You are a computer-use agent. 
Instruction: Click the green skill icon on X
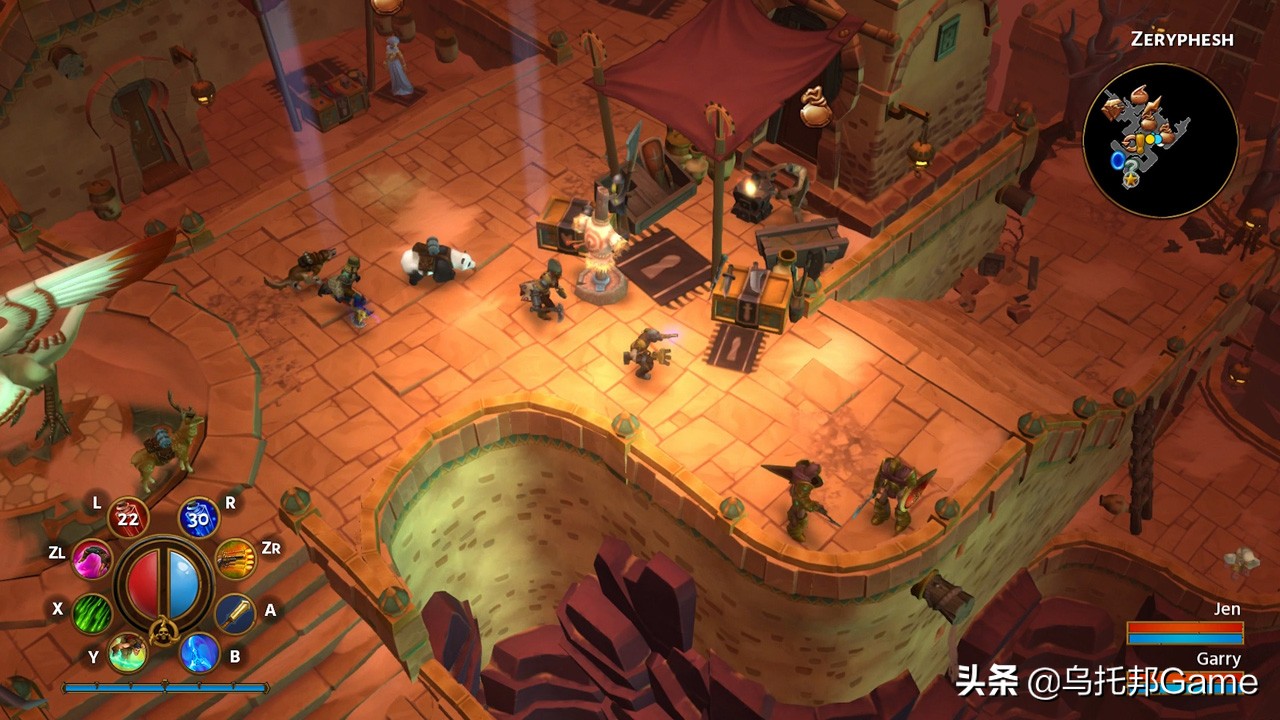click(x=91, y=614)
